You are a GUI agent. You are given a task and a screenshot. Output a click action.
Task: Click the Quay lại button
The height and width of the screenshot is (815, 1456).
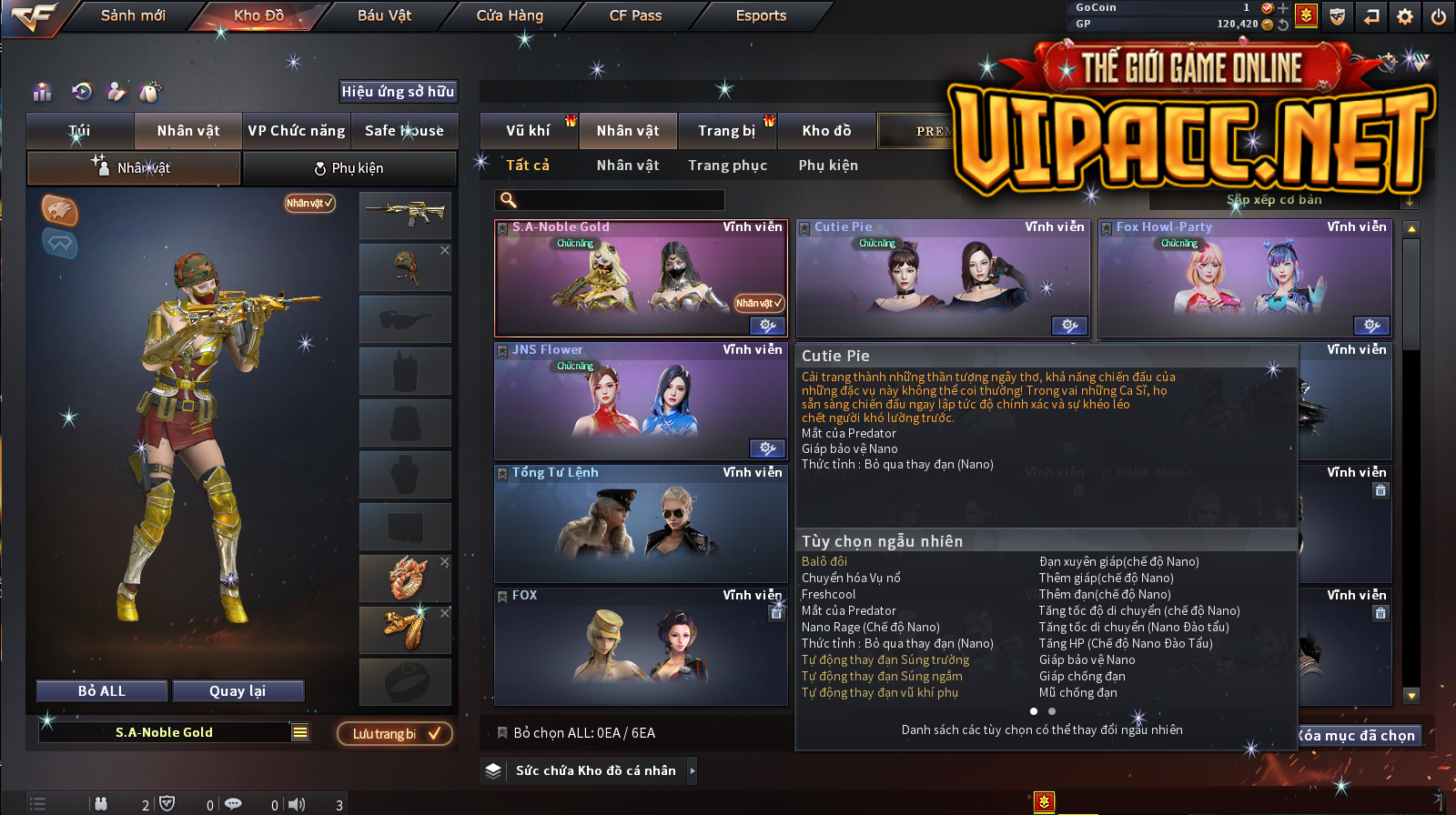[238, 691]
